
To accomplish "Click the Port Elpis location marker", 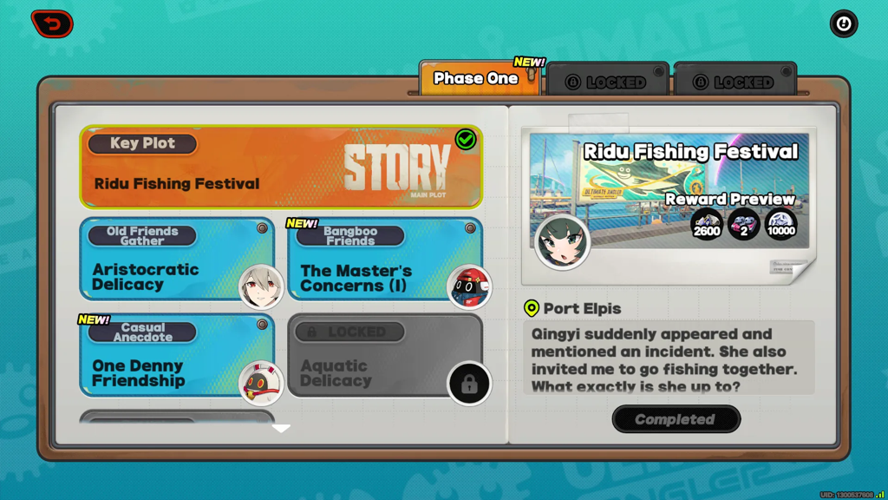I will [531, 309].
